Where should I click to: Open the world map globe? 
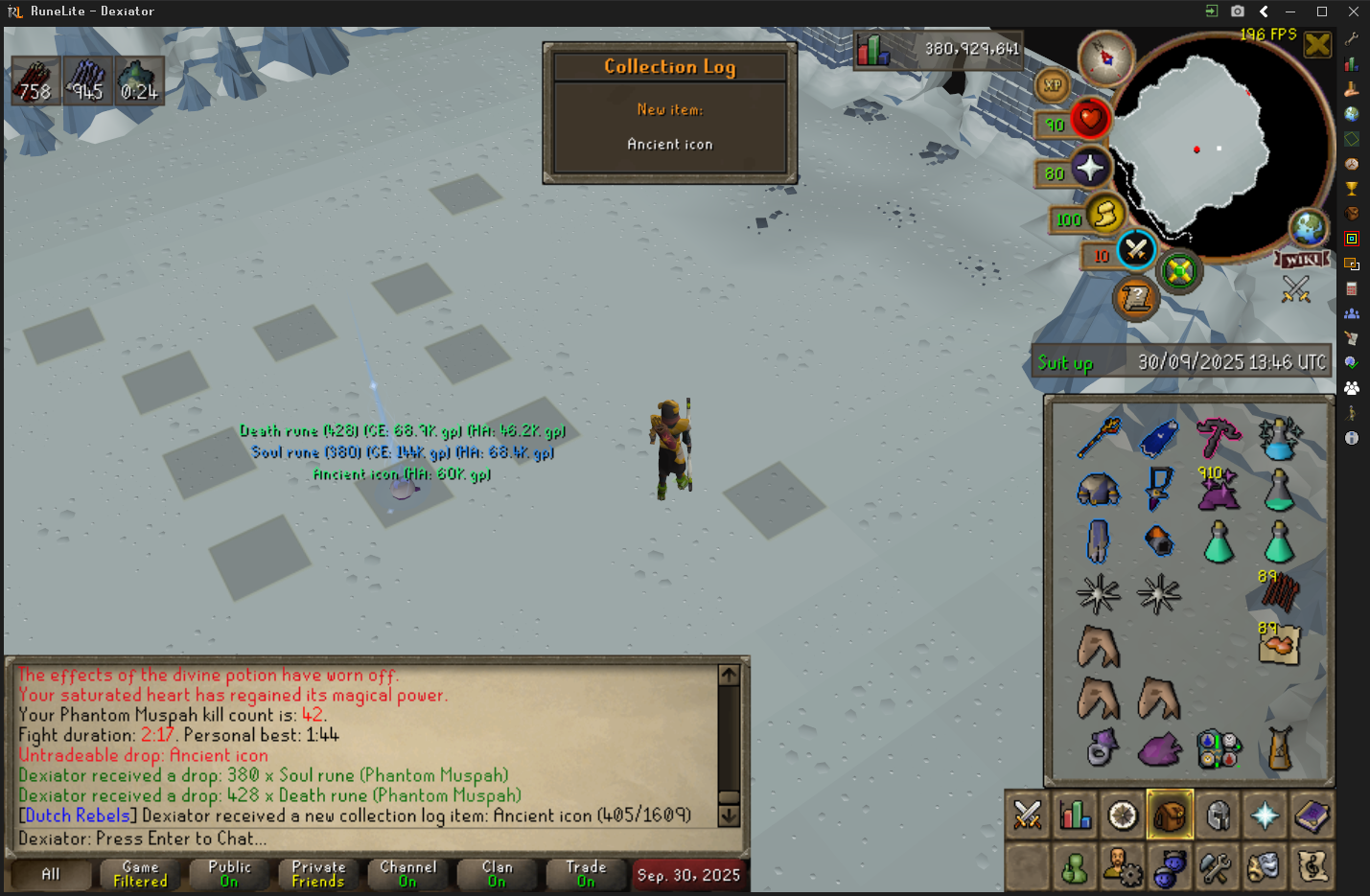pos(1308,228)
